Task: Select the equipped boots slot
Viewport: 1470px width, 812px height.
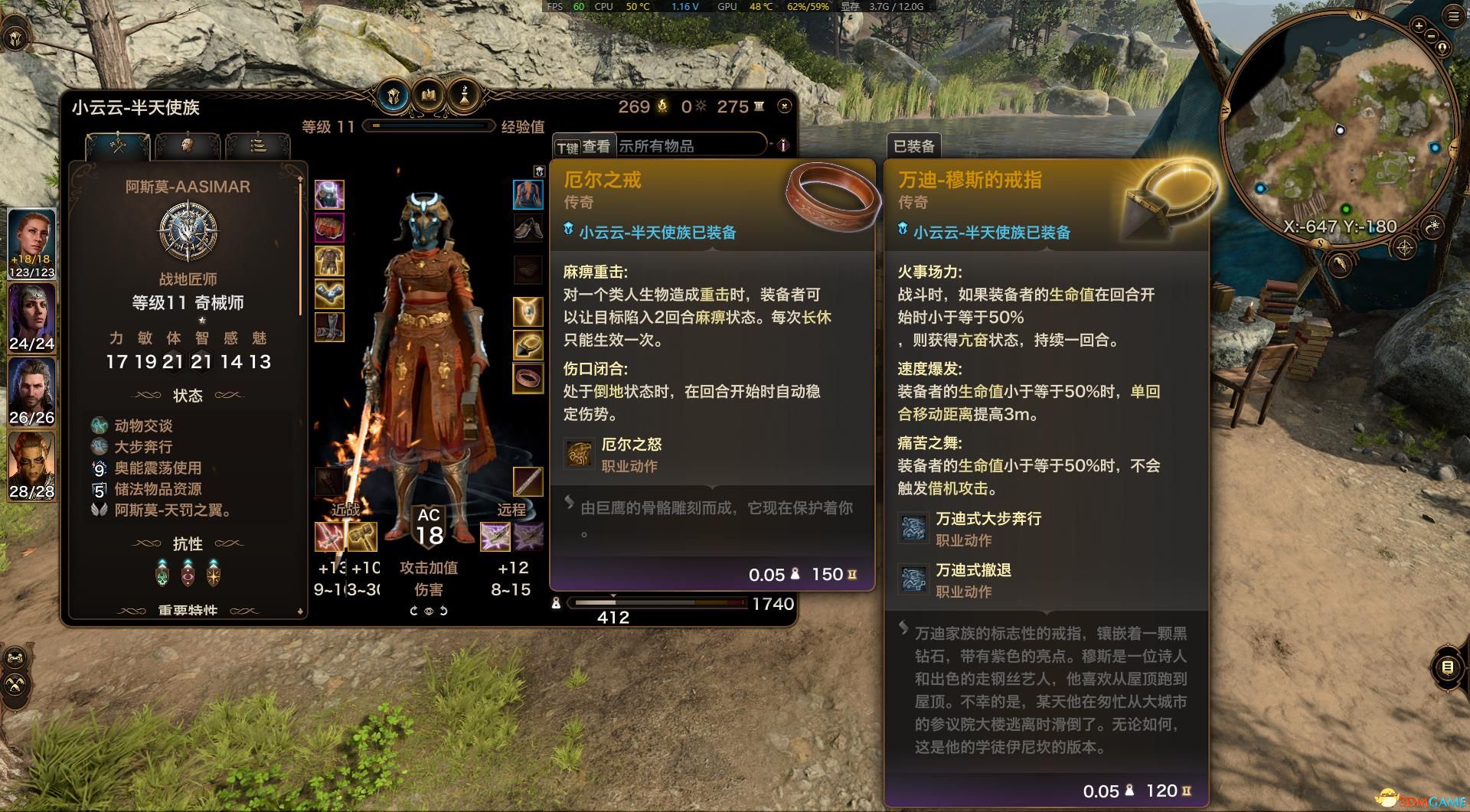Action: tap(329, 328)
